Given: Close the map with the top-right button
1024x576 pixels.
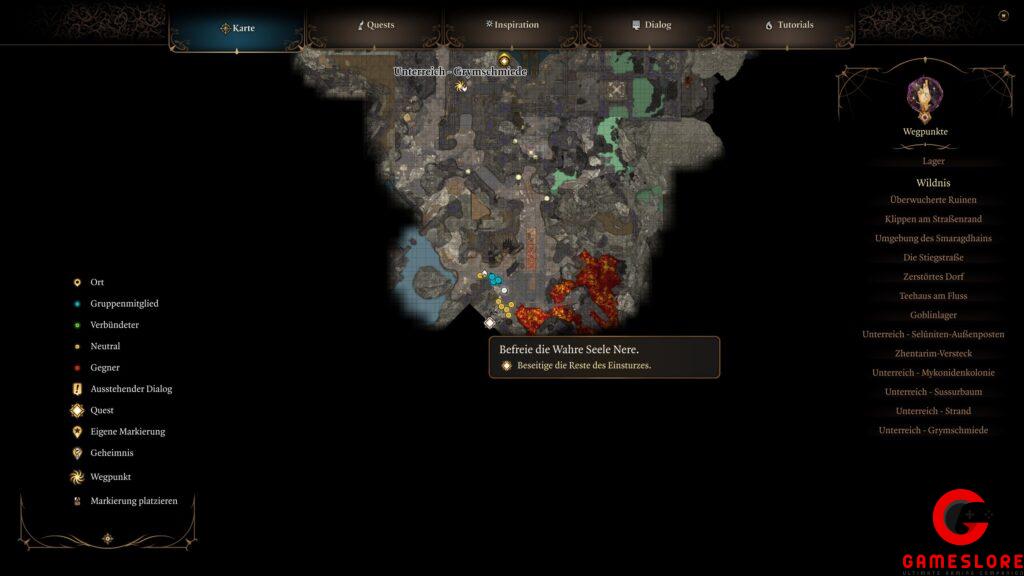Looking at the screenshot, I should click(1003, 15).
